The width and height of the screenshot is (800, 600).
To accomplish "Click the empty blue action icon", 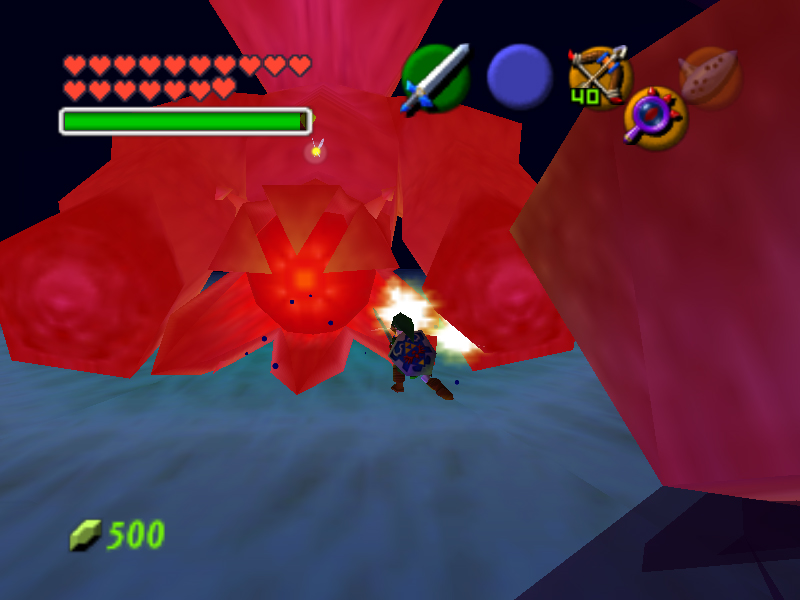I will coord(520,77).
